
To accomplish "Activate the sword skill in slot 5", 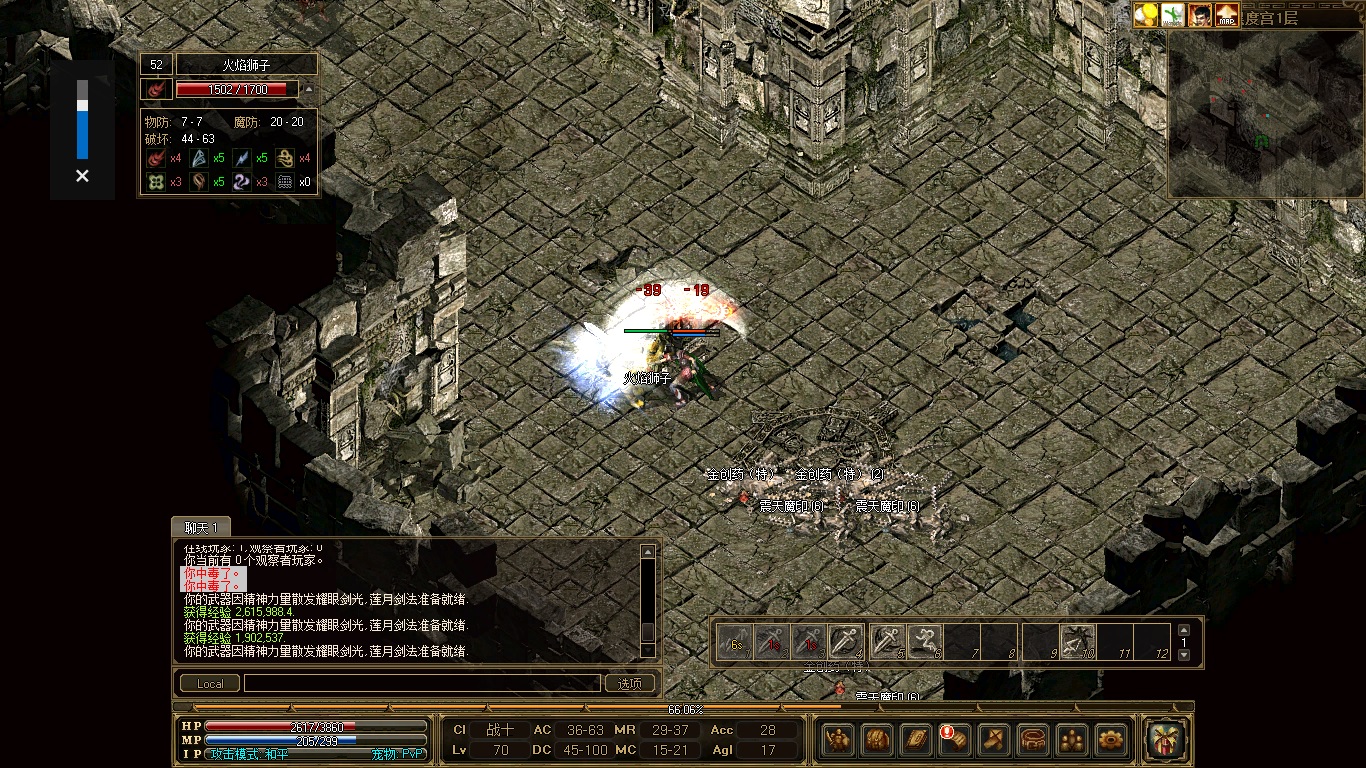I will tap(886, 641).
